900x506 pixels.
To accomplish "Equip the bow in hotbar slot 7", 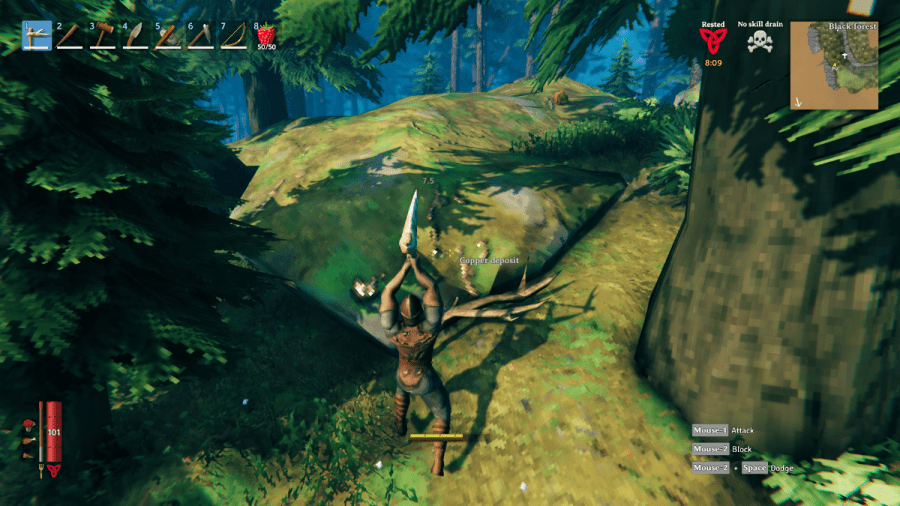I will tap(233, 36).
